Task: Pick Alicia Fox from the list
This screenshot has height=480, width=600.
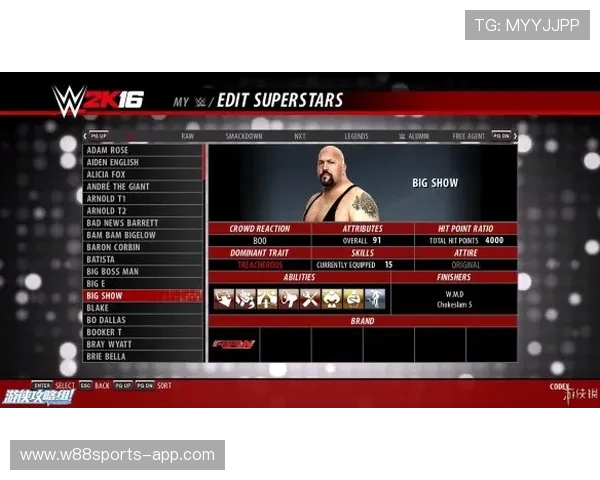Action: click(142, 174)
